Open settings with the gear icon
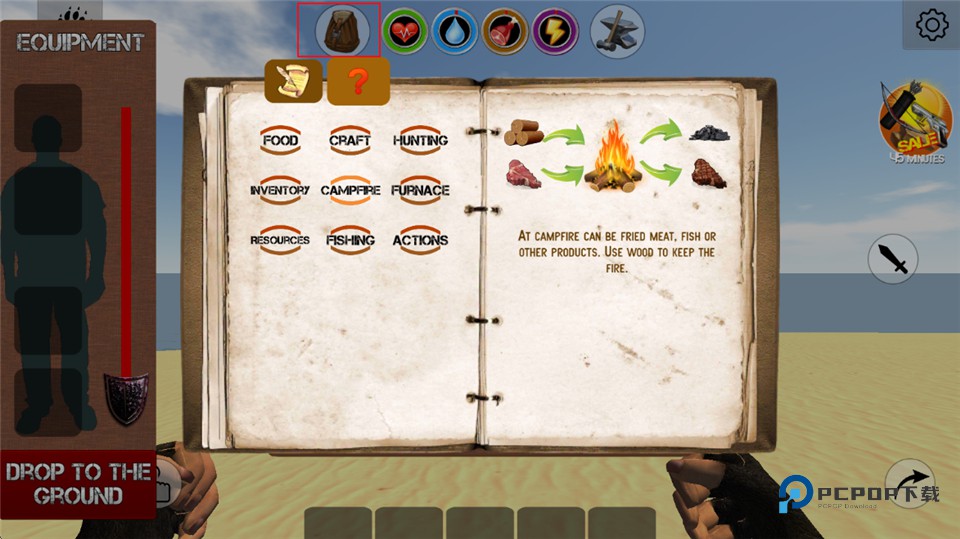This screenshot has width=960, height=539. point(931,25)
